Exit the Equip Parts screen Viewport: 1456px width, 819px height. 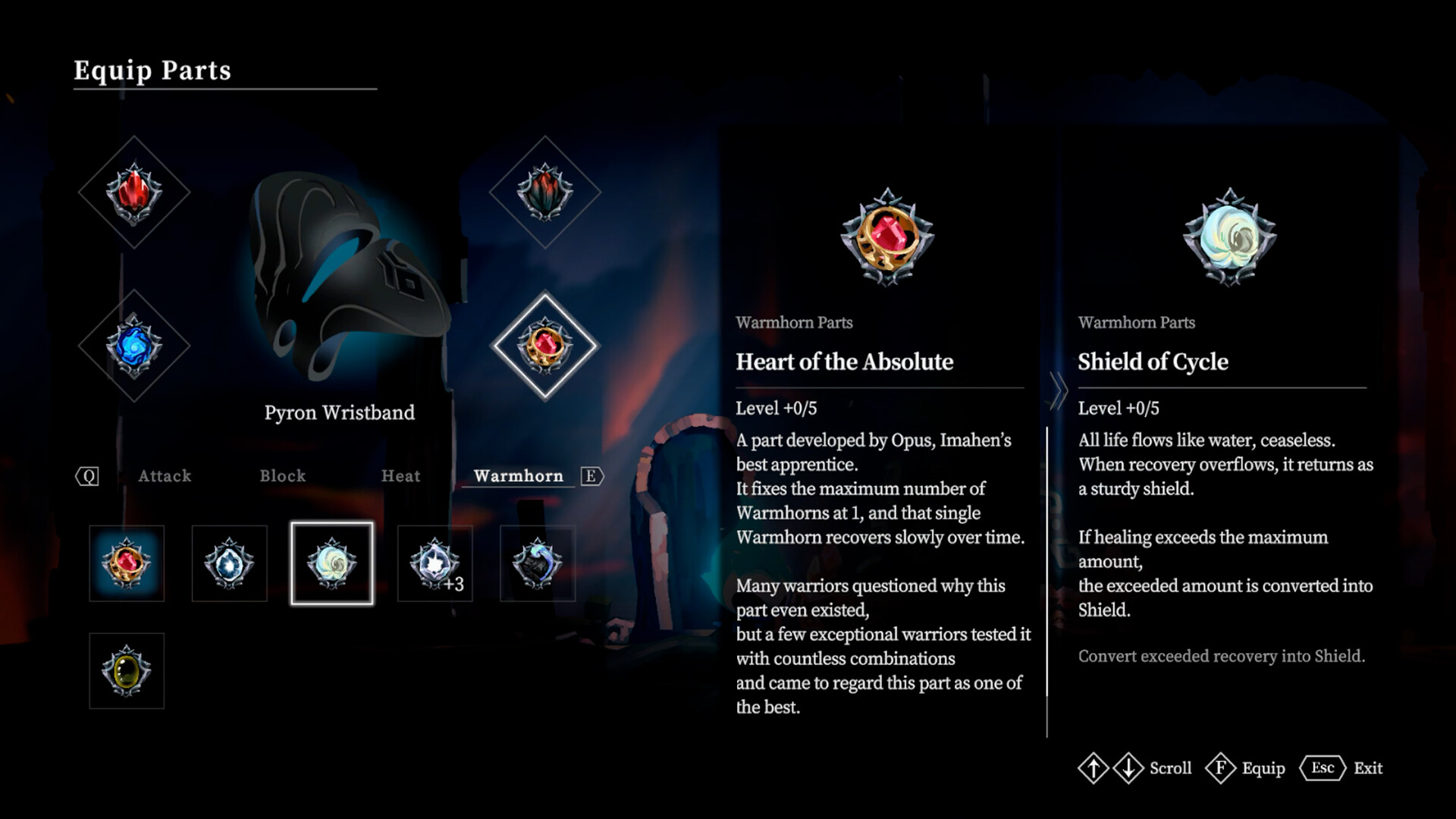(x=1341, y=768)
